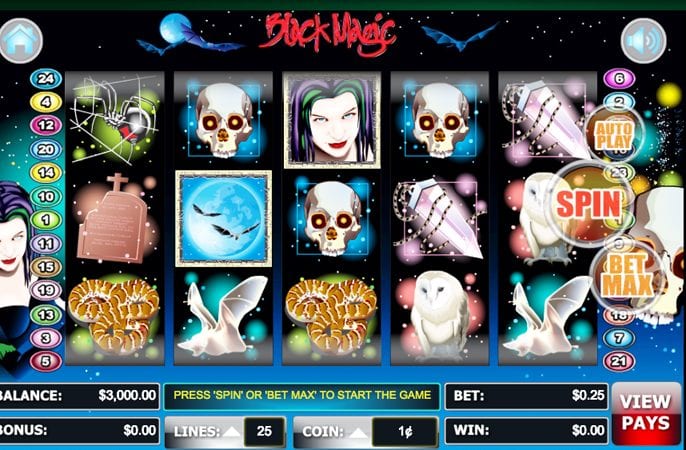686x450 pixels.
Task: Select payline number 11 marker
Action: 45,243
